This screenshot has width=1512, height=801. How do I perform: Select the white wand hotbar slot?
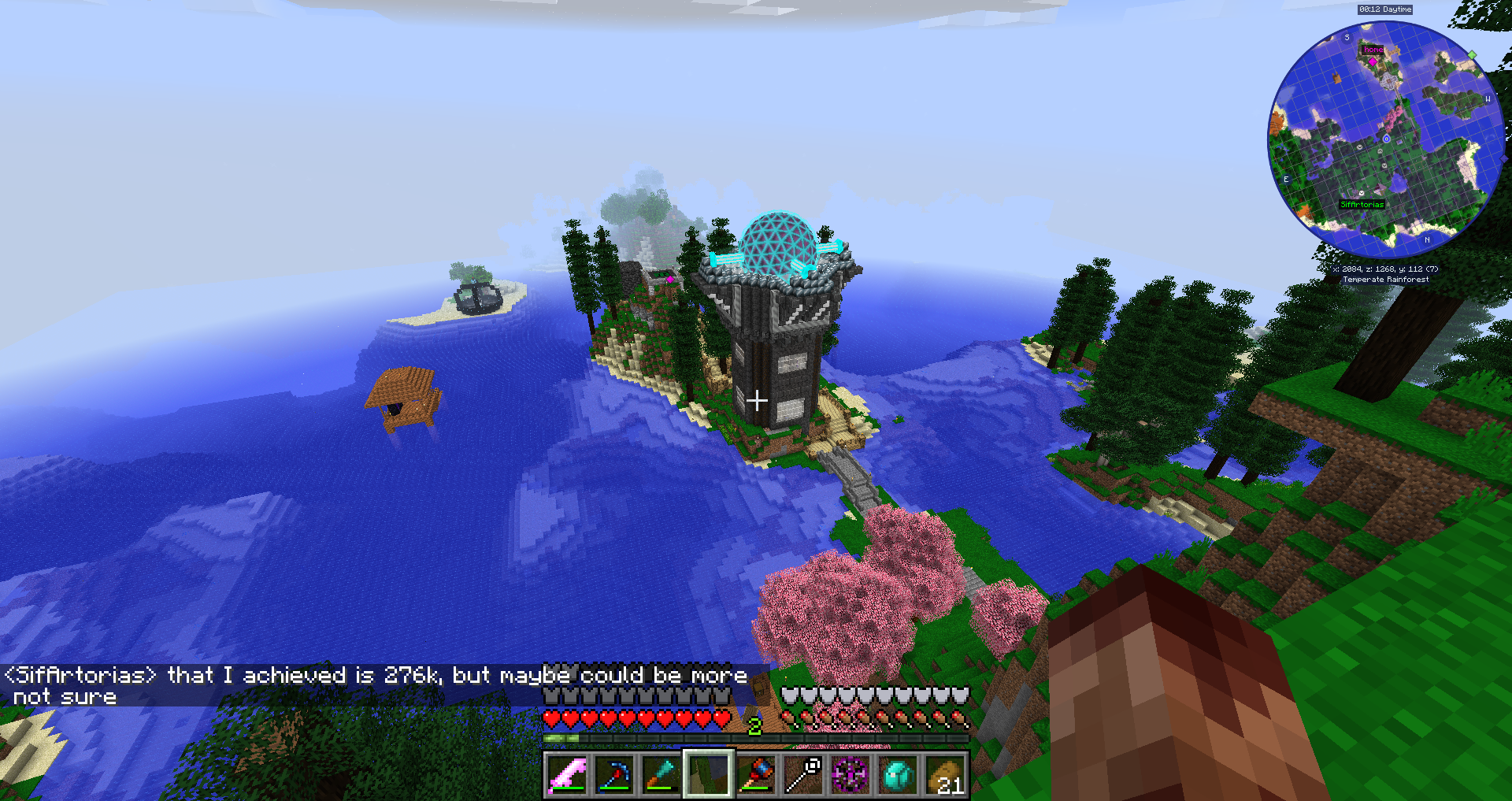tap(803, 775)
